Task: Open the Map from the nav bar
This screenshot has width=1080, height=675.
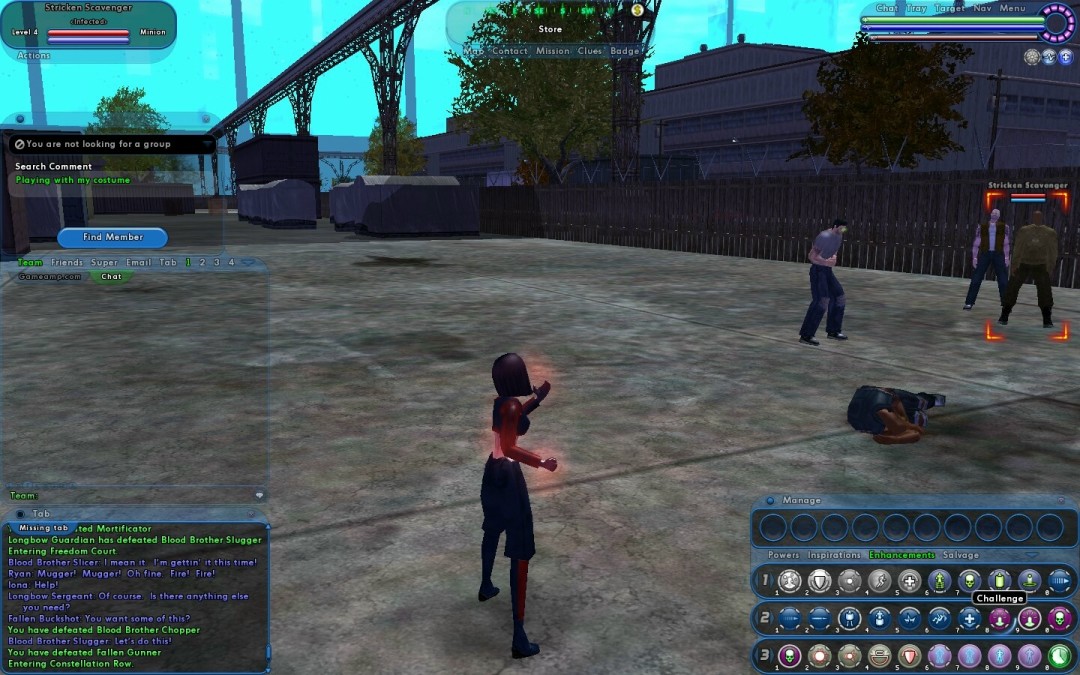Action: click(x=474, y=51)
